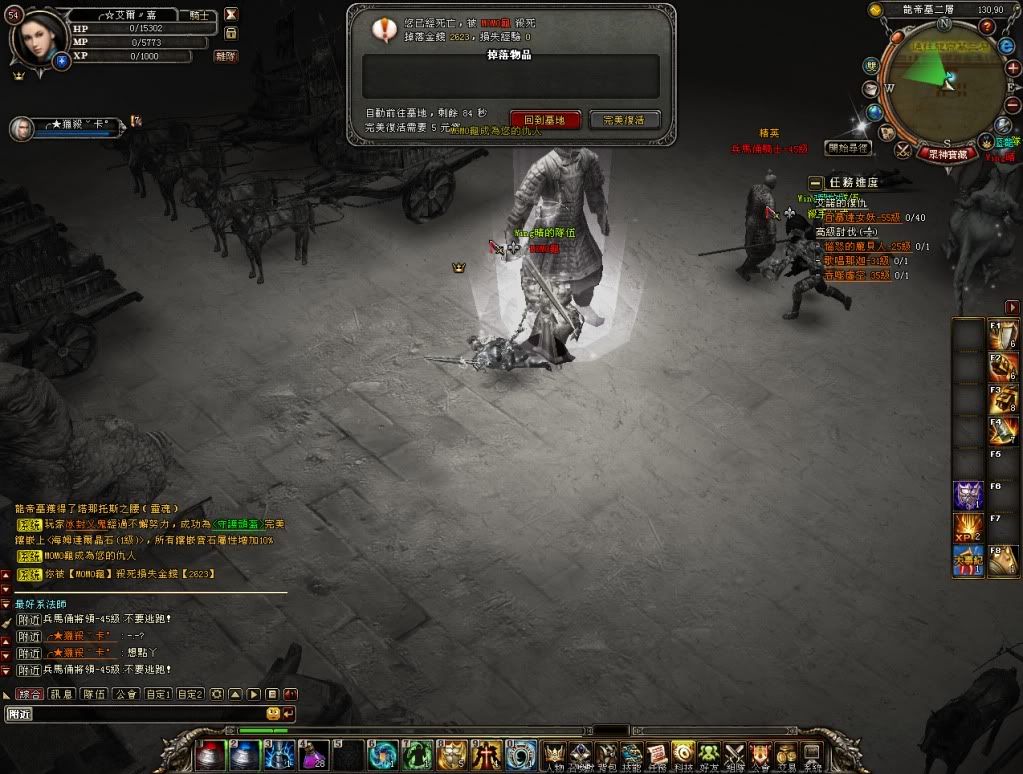This screenshot has height=774, width=1023.
Task: Collapse the 任務進度 quest tracker
Action: pyautogui.click(x=816, y=183)
